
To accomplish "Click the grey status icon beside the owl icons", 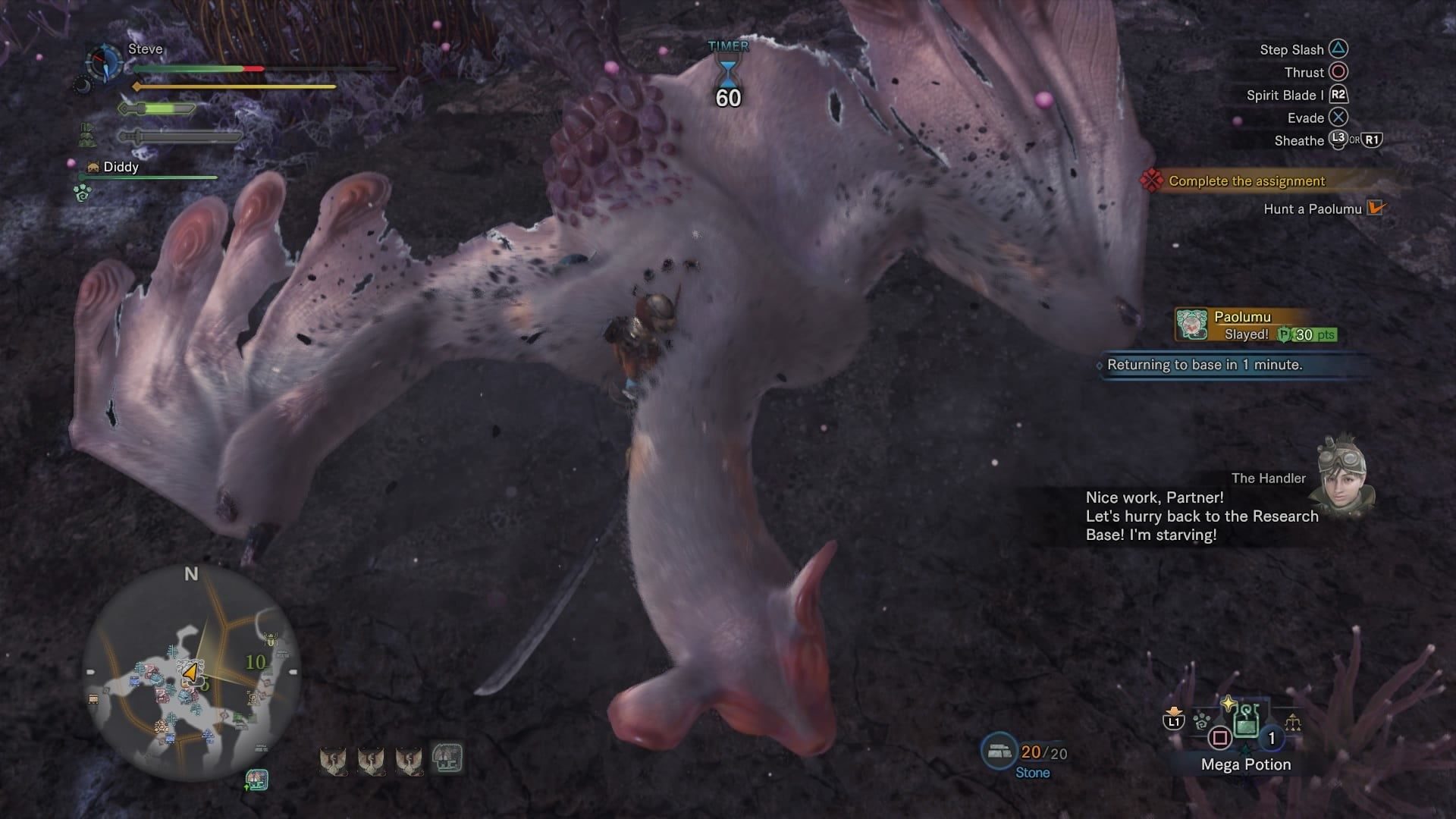I will [x=447, y=758].
